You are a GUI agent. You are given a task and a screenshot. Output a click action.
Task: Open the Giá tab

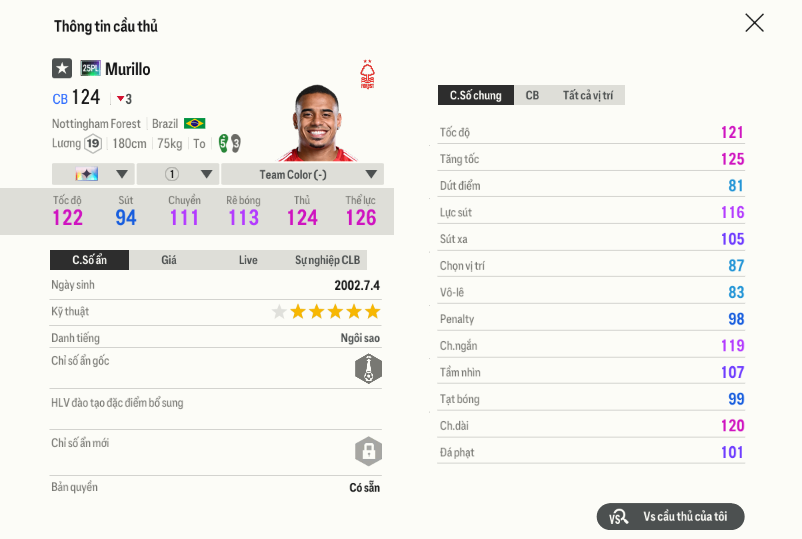pyautogui.click(x=169, y=260)
